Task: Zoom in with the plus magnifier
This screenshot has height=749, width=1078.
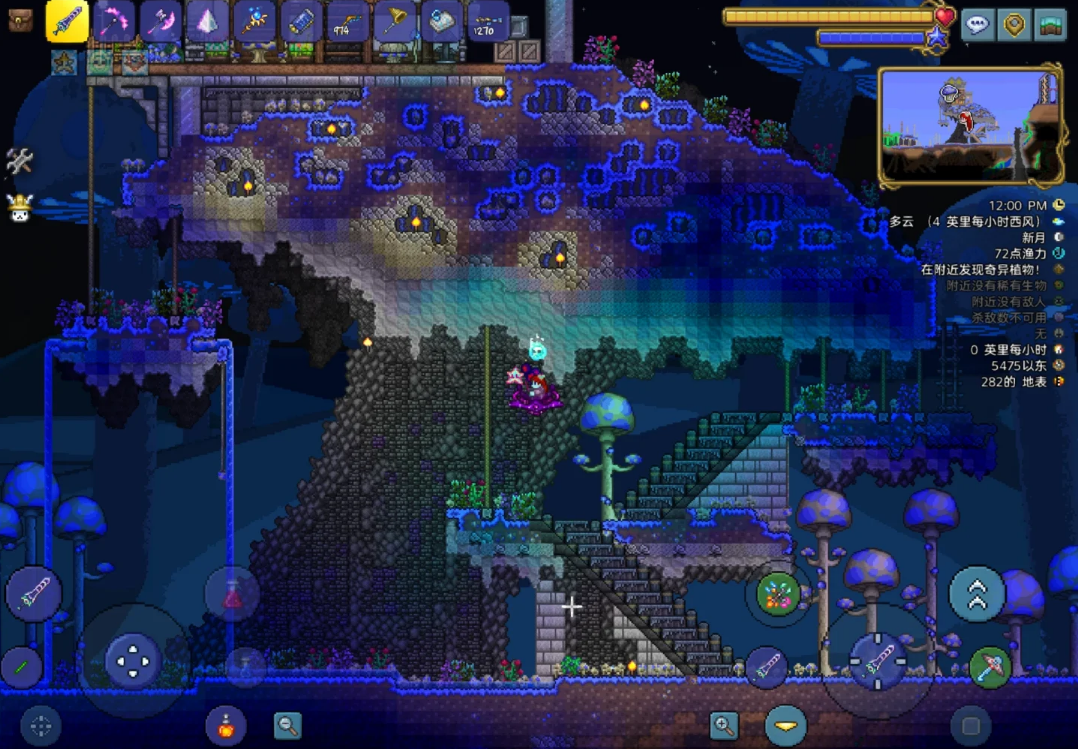Action: tap(723, 725)
